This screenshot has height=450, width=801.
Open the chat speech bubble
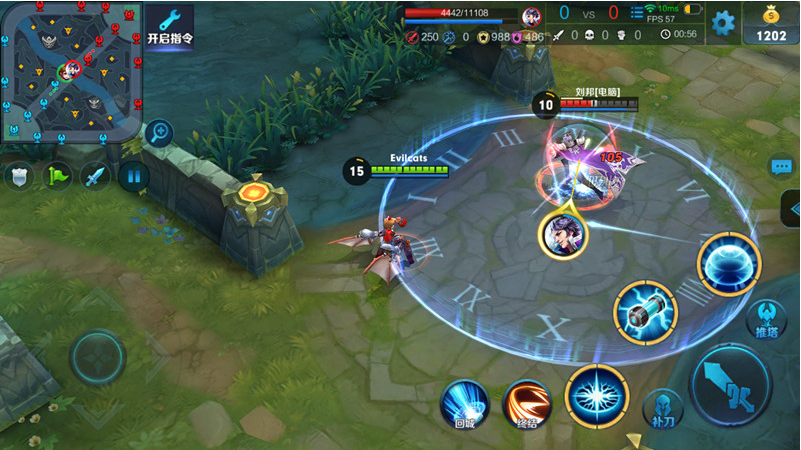[781, 167]
